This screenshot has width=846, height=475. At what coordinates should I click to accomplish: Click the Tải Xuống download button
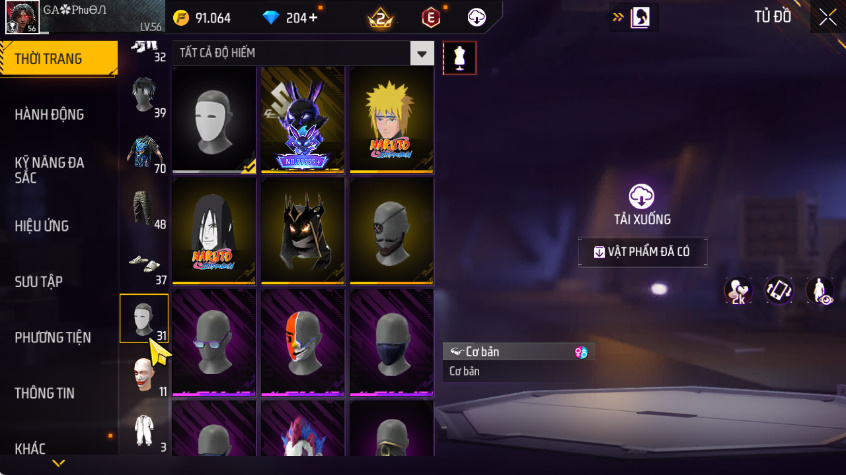642,204
